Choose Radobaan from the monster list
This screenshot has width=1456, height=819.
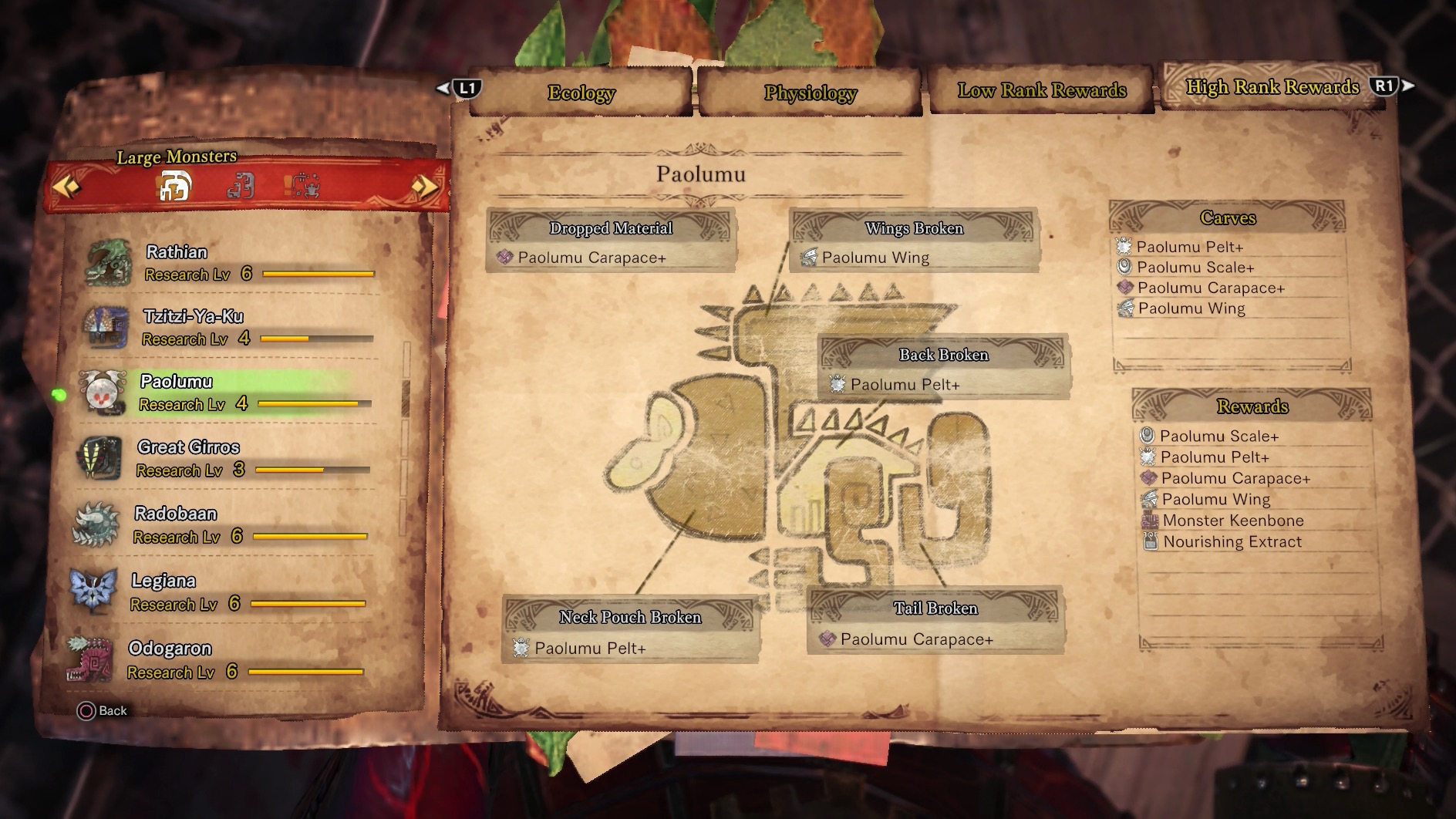tap(225, 524)
